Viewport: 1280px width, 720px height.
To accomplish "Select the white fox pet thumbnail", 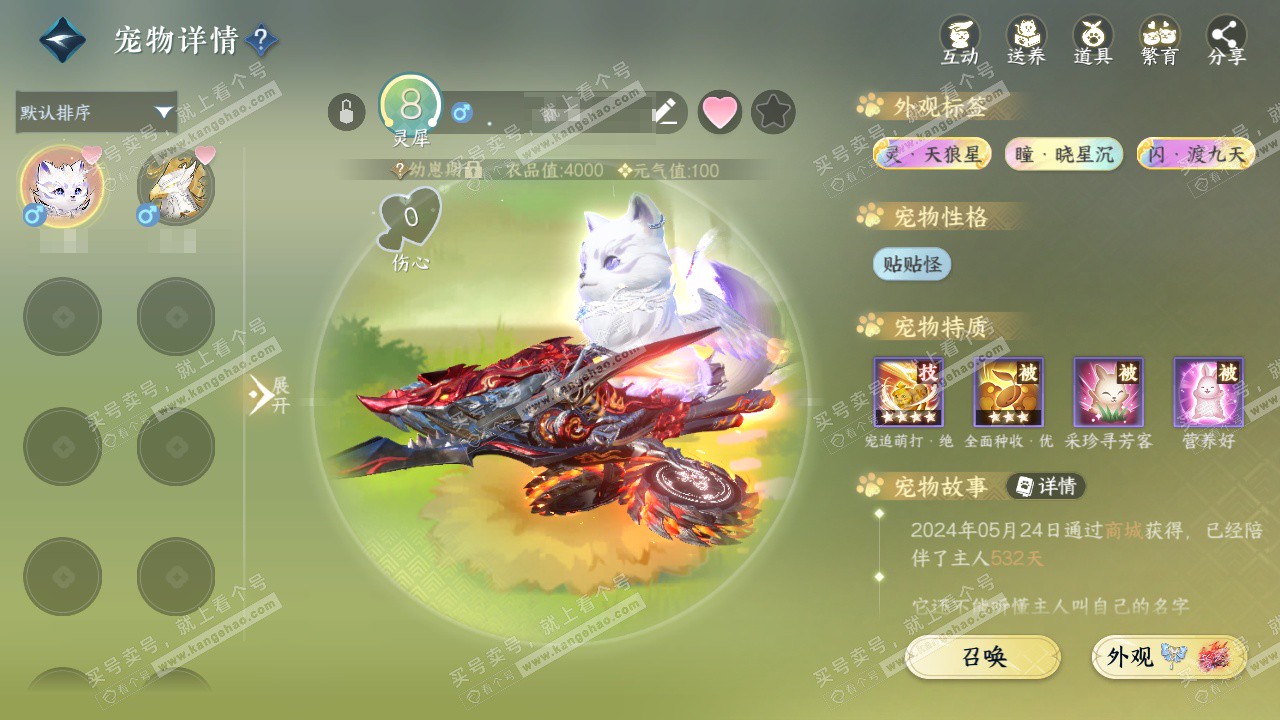I will pyautogui.click(x=62, y=185).
